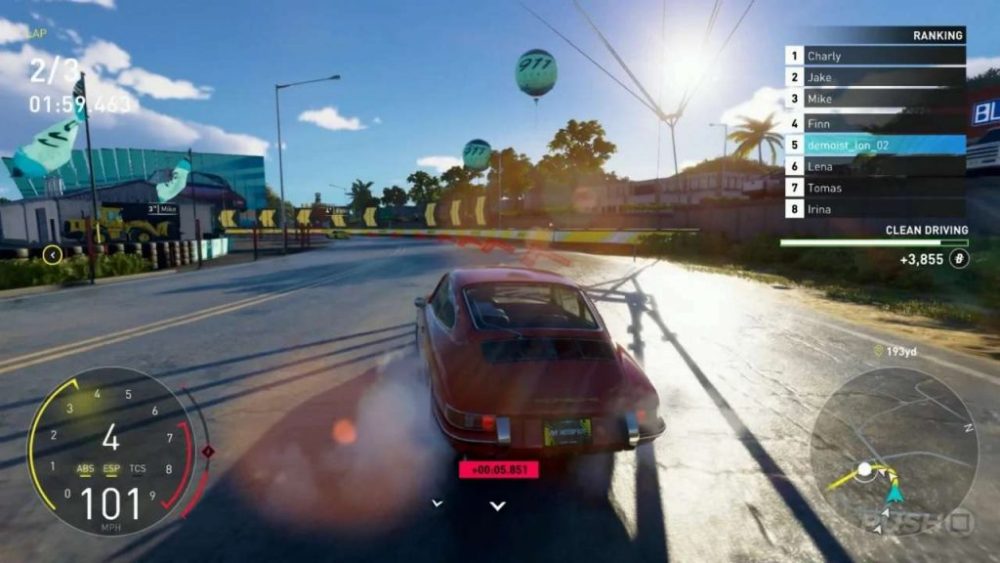Click Finn's ranking entry
Screen dimensions: 1000x563
[x=875, y=122]
